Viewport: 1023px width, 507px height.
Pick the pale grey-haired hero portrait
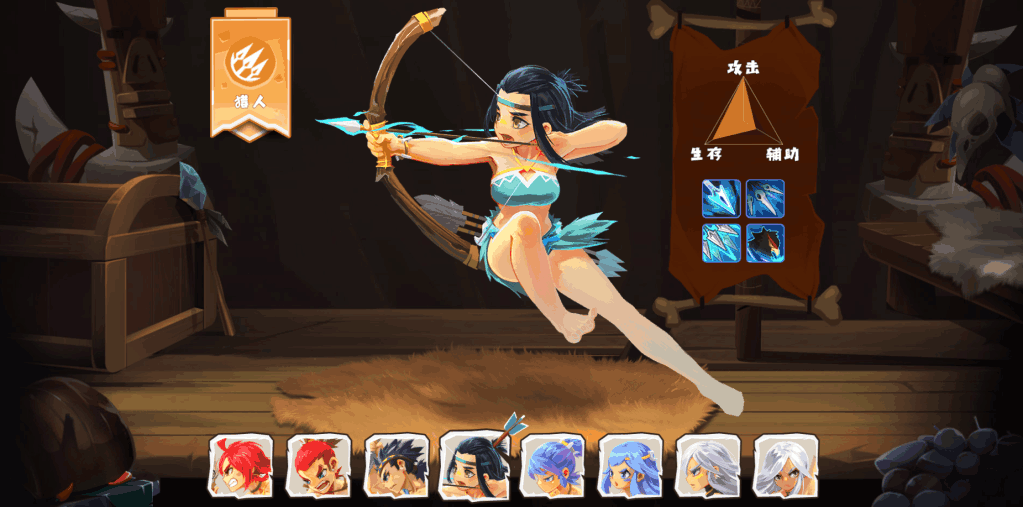pyautogui.click(x=707, y=465)
